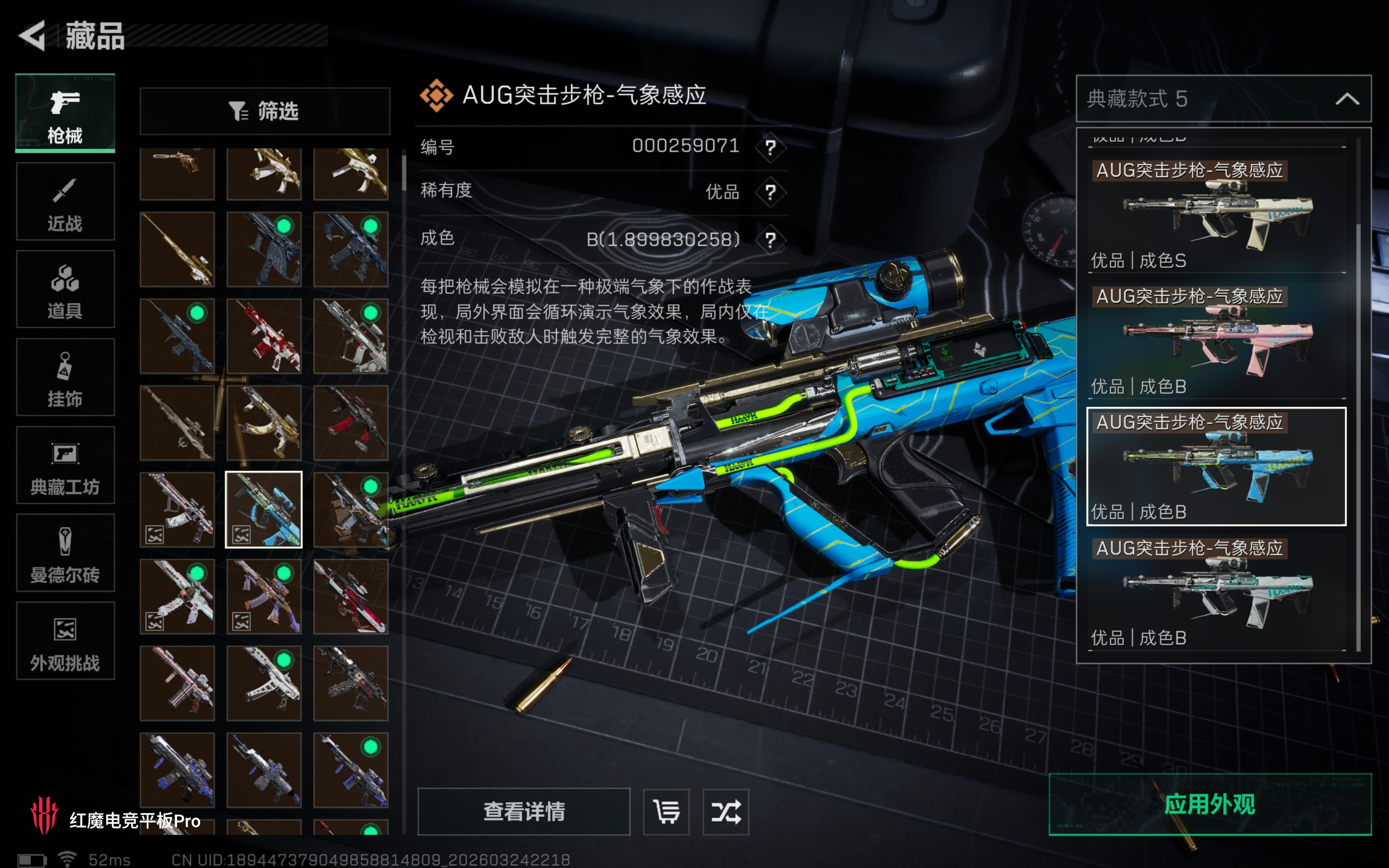The height and width of the screenshot is (868, 1389).
Task: Go back using the top-left arrow
Action: 33,36
